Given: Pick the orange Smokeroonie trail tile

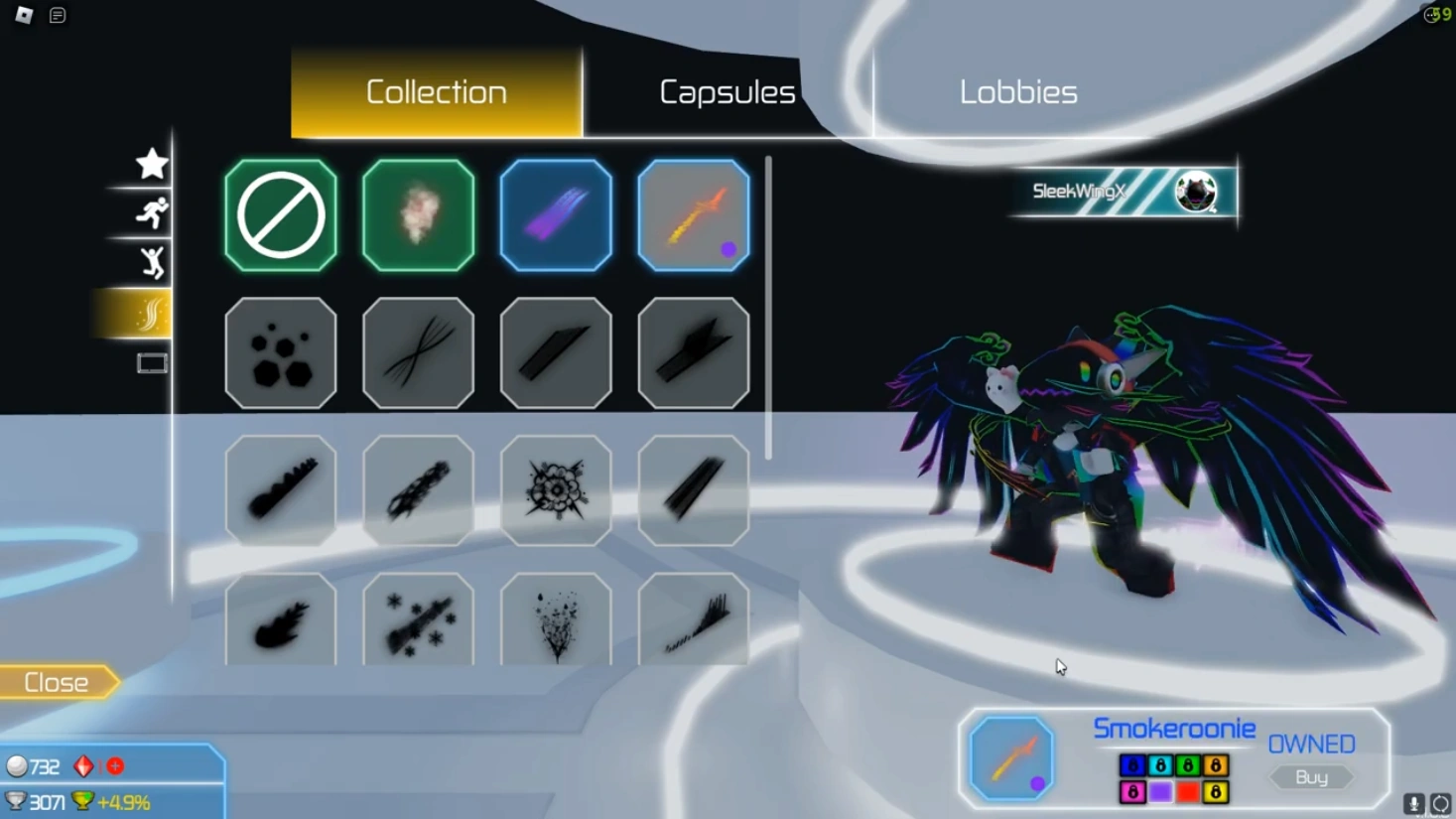Looking at the screenshot, I should 693,215.
